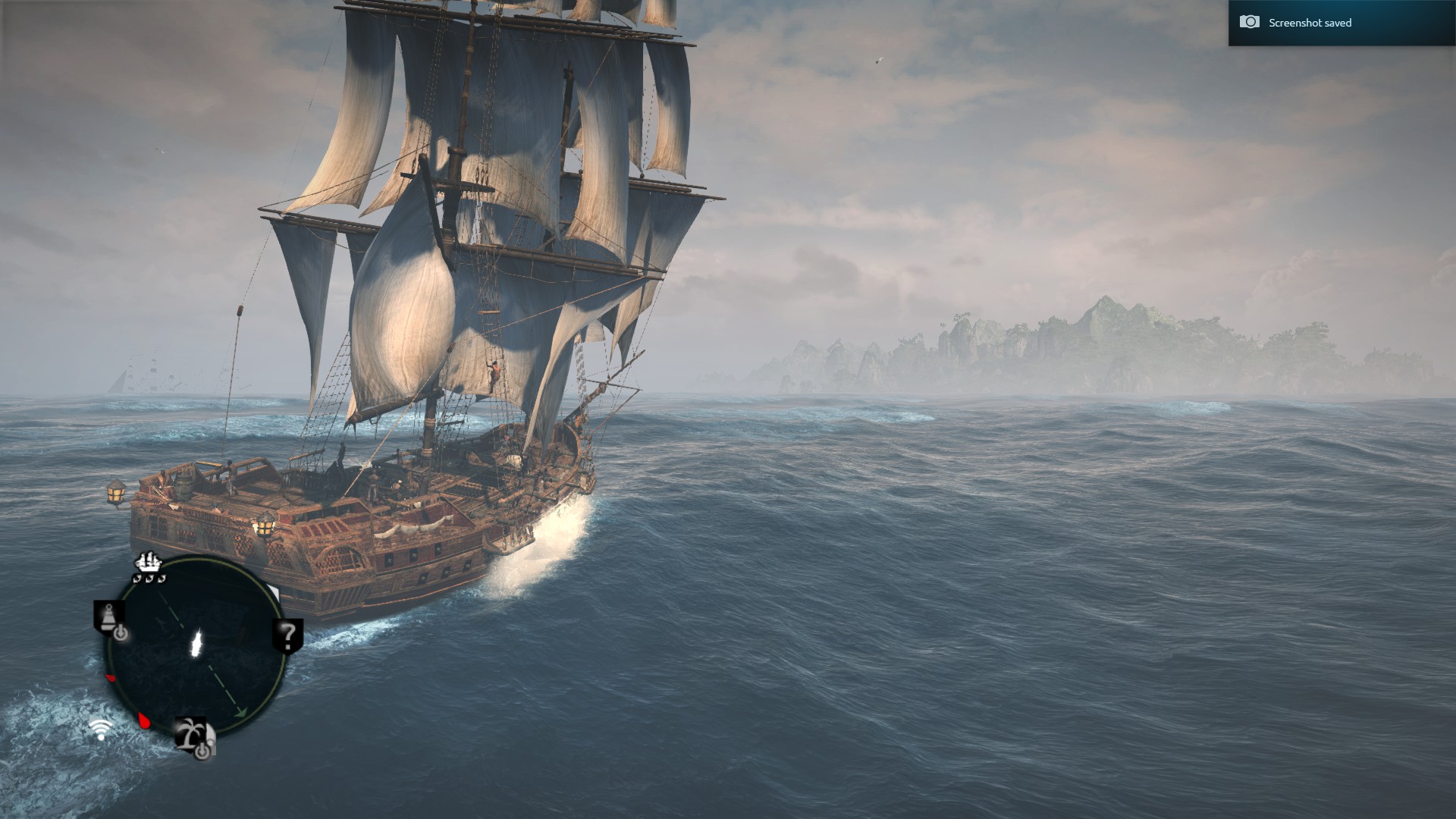
Task: Click the lantern on the ship's stern
Action: [x=118, y=491]
